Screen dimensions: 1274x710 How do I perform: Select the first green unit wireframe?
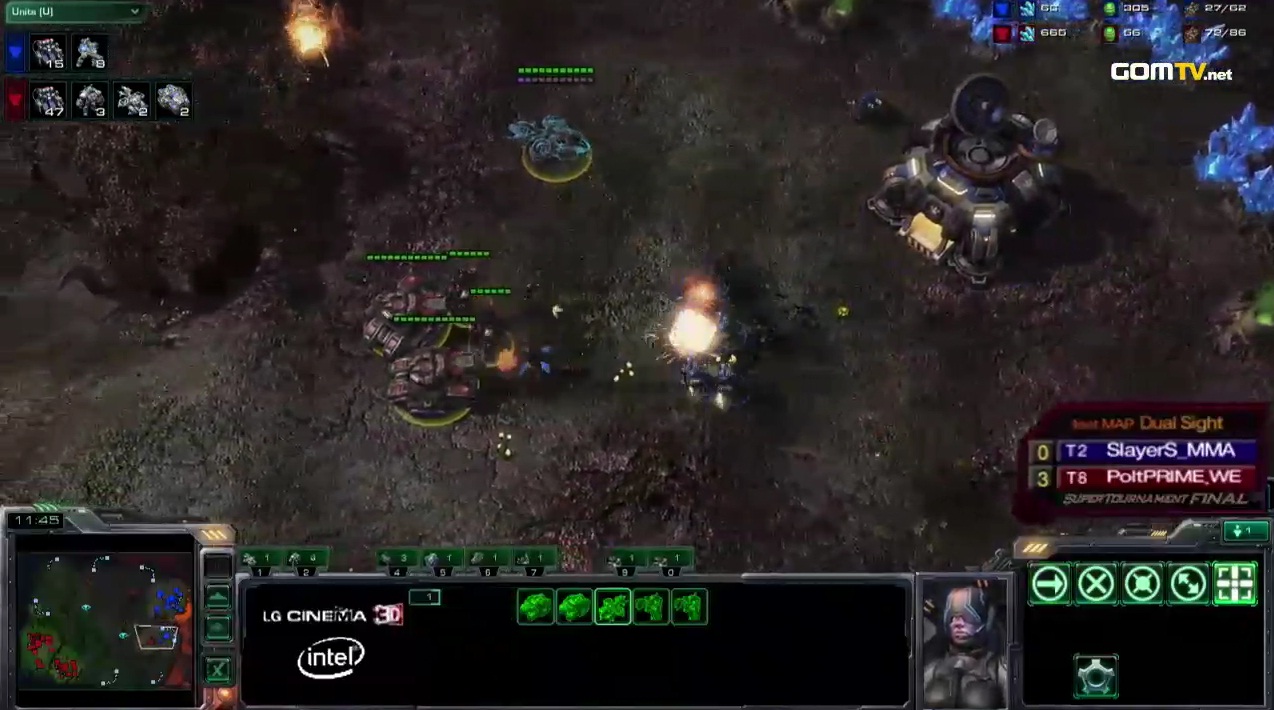pos(535,607)
